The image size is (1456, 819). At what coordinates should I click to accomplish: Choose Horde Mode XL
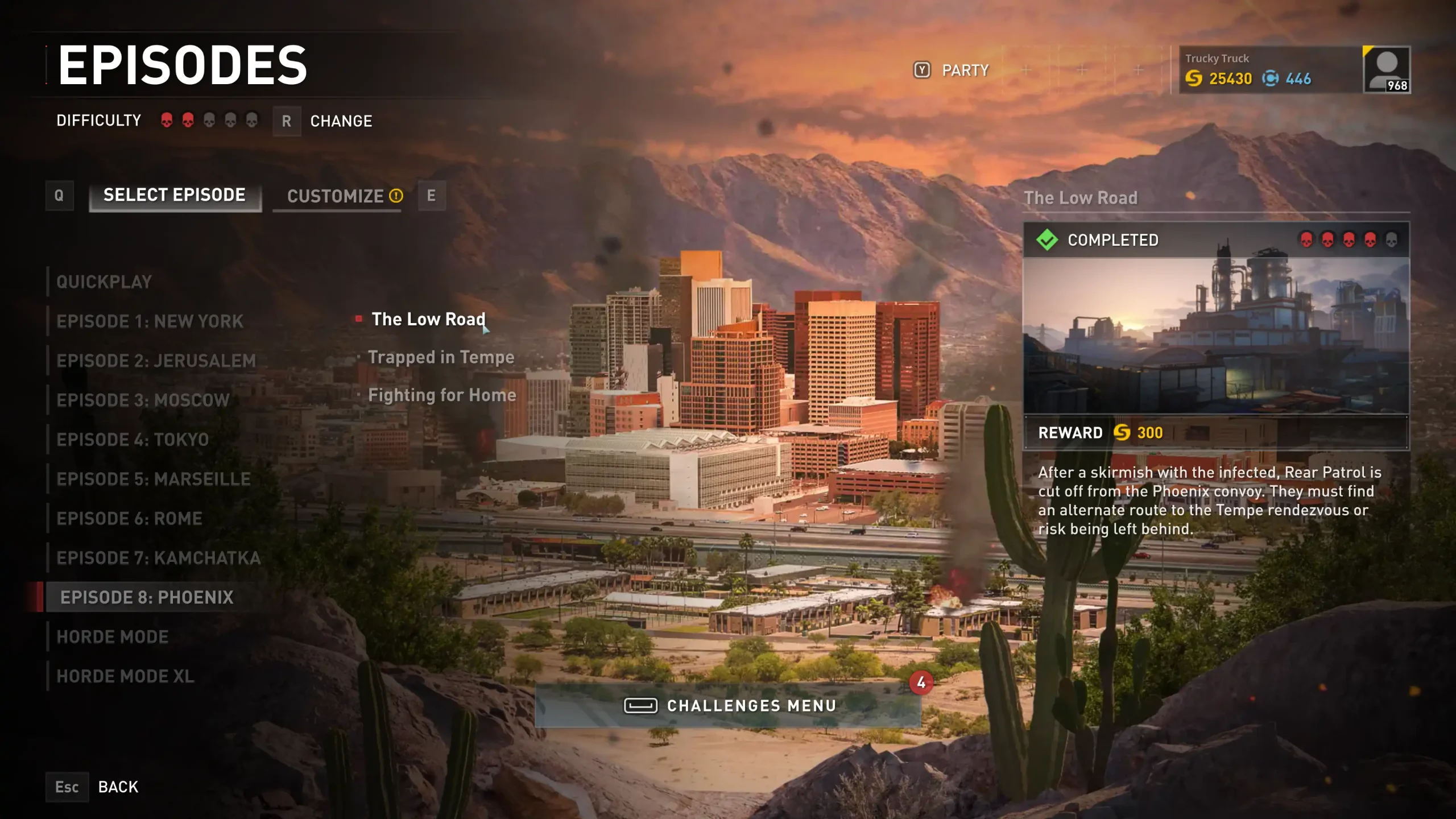(x=125, y=676)
